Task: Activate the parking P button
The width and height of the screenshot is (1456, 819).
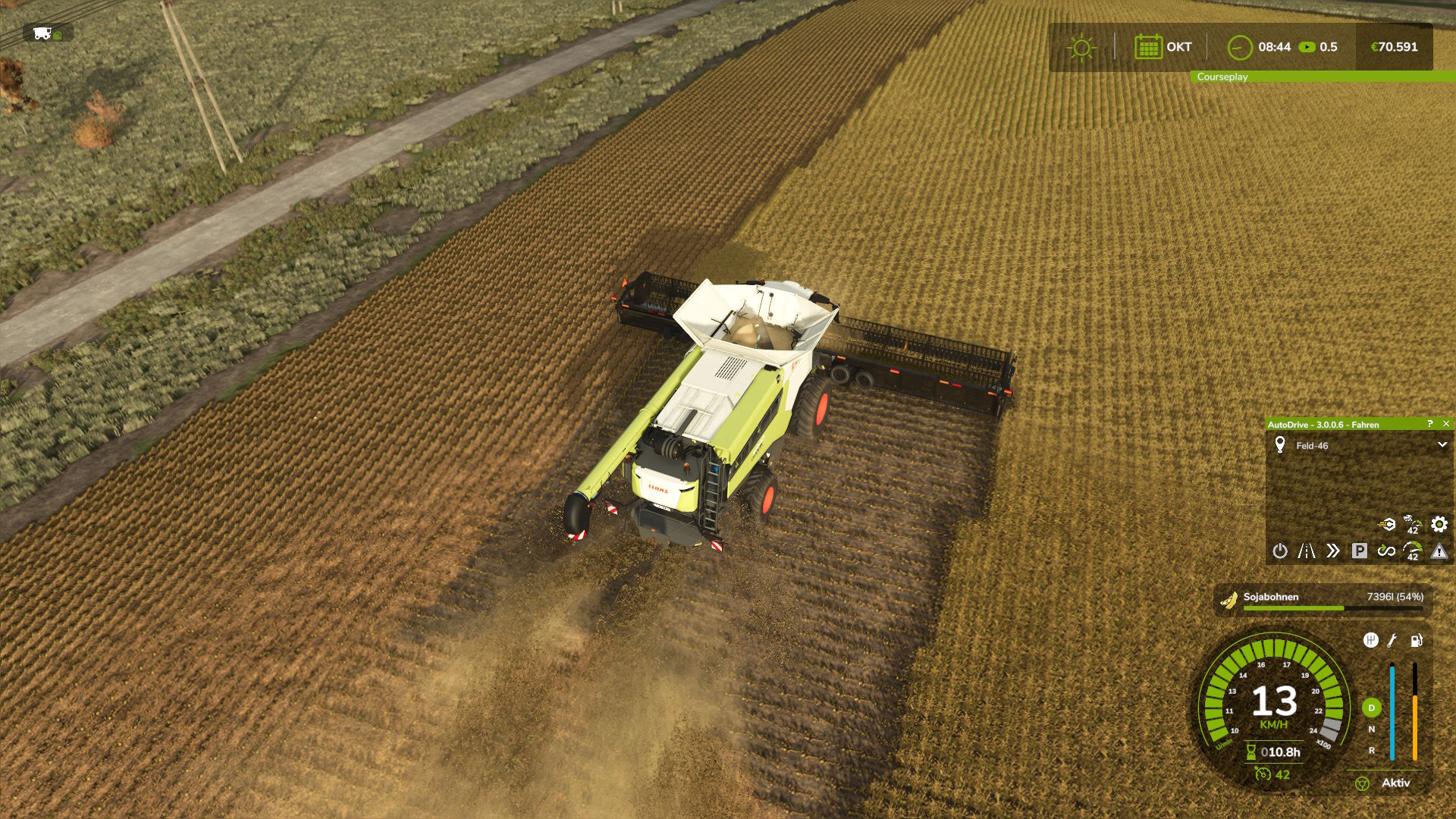Action: tap(1359, 551)
